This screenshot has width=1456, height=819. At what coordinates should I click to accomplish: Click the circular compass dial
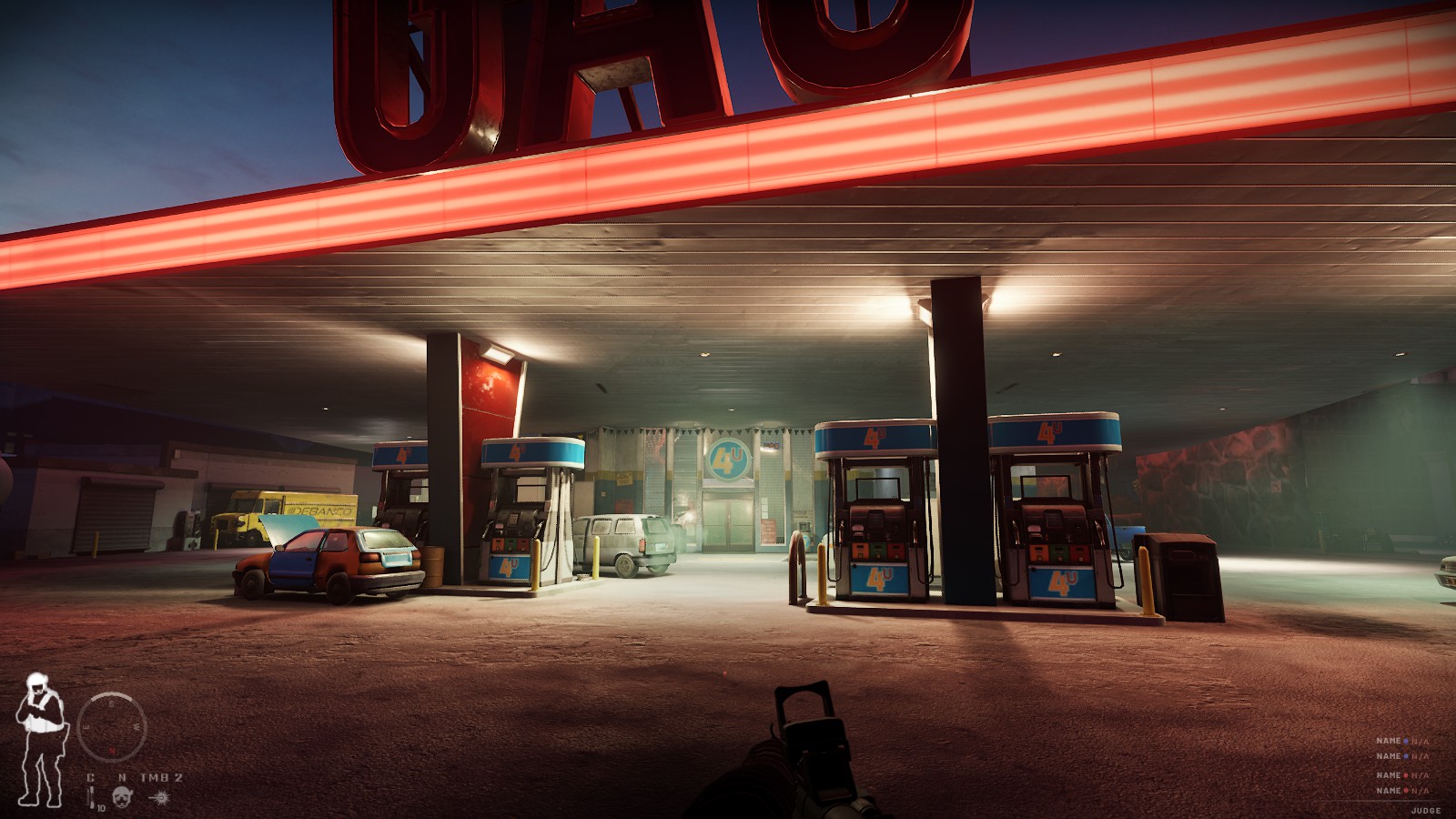[x=112, y=726]
